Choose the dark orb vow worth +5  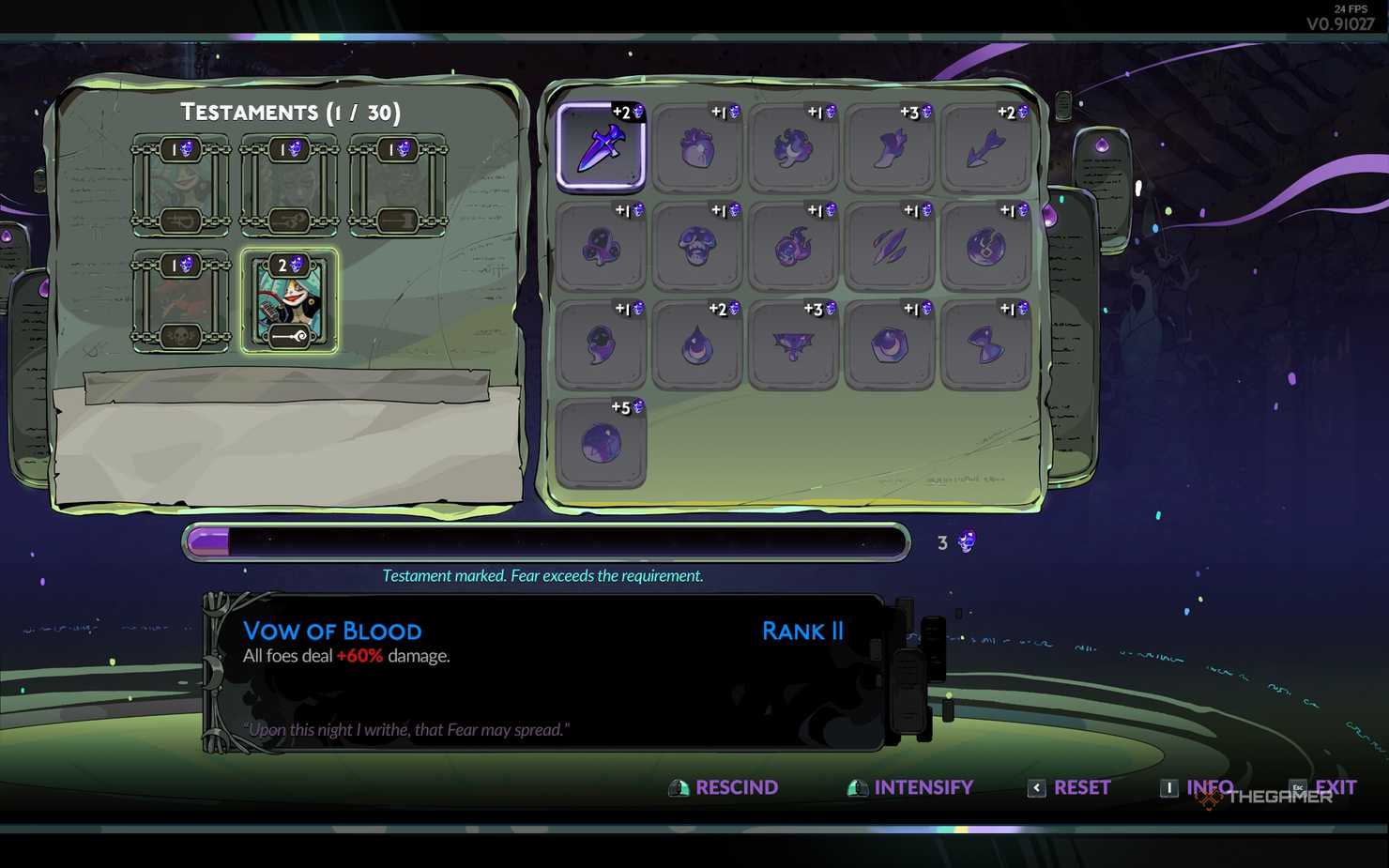click(x=601, y=443)
